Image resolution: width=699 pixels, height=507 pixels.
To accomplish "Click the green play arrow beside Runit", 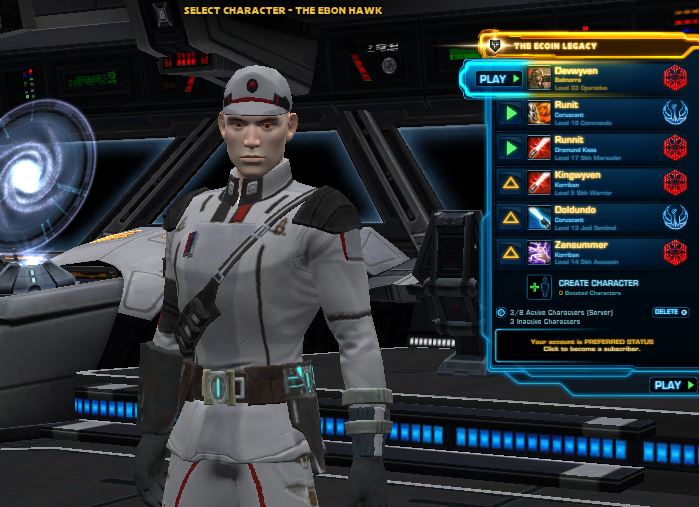I will pyautogui.click(x=510, y=113).
